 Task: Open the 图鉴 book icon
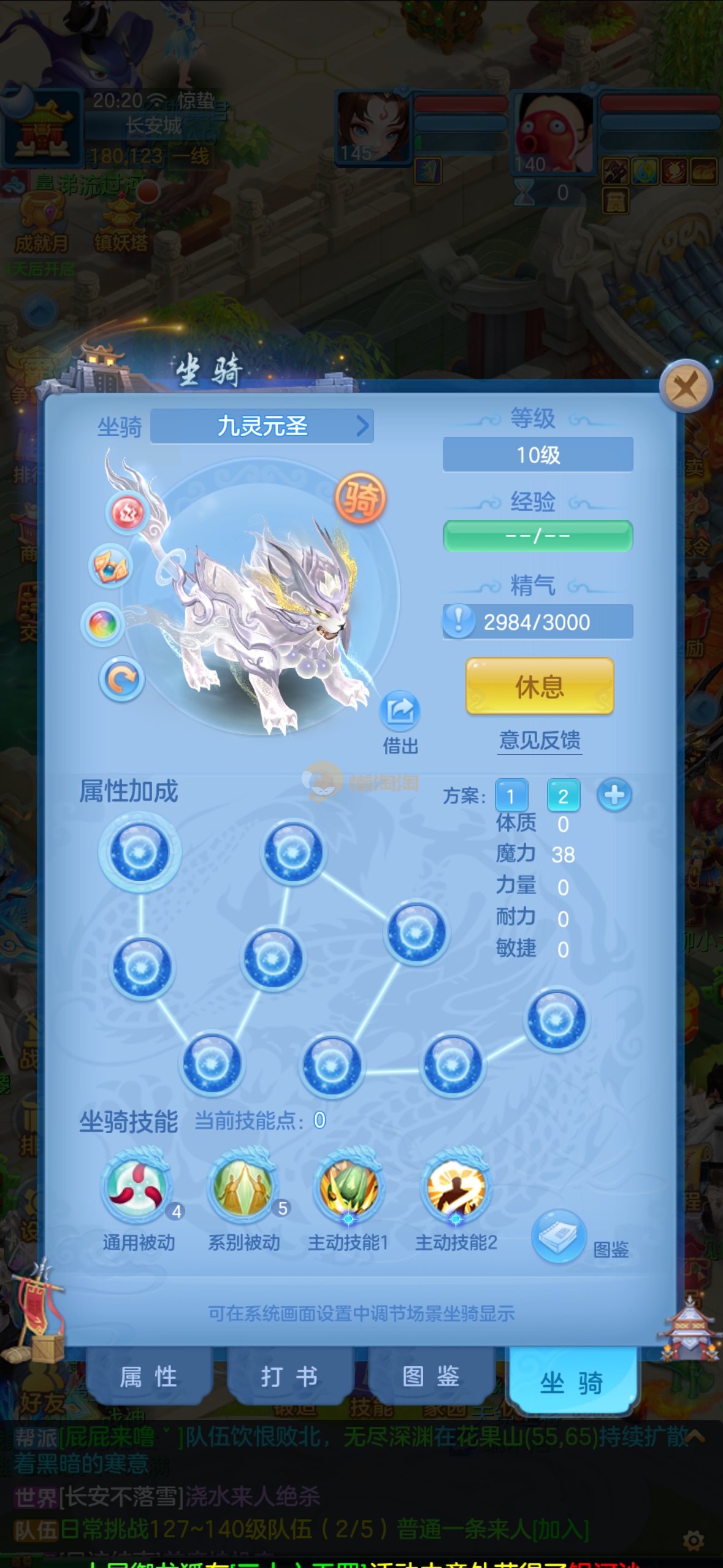(x=559, y=1236)
